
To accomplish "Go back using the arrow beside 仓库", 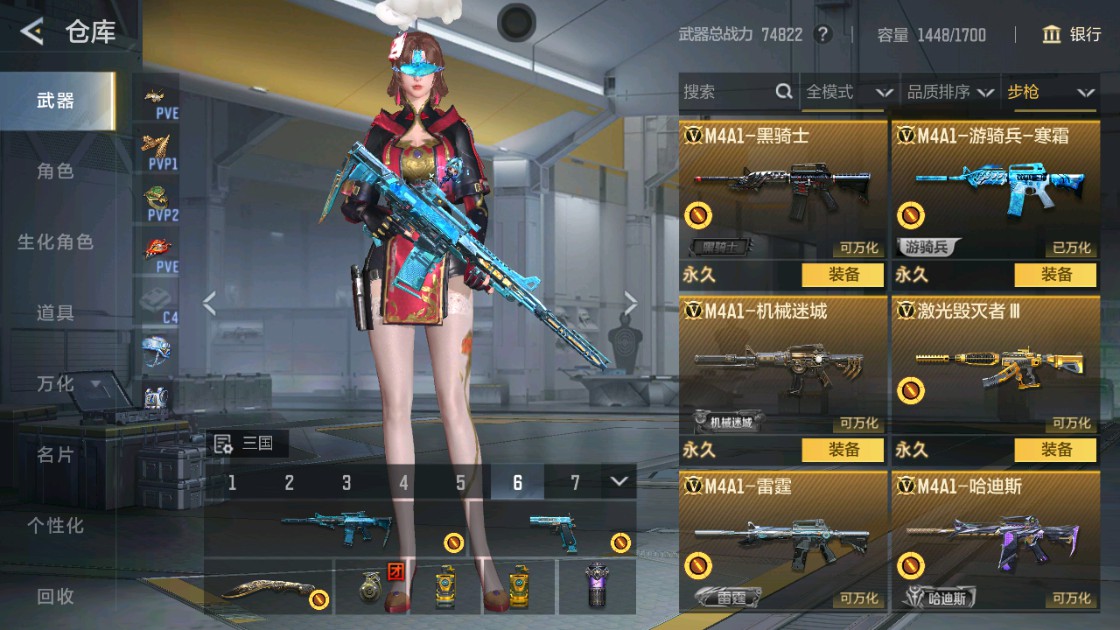I will (x=32, y=33).
